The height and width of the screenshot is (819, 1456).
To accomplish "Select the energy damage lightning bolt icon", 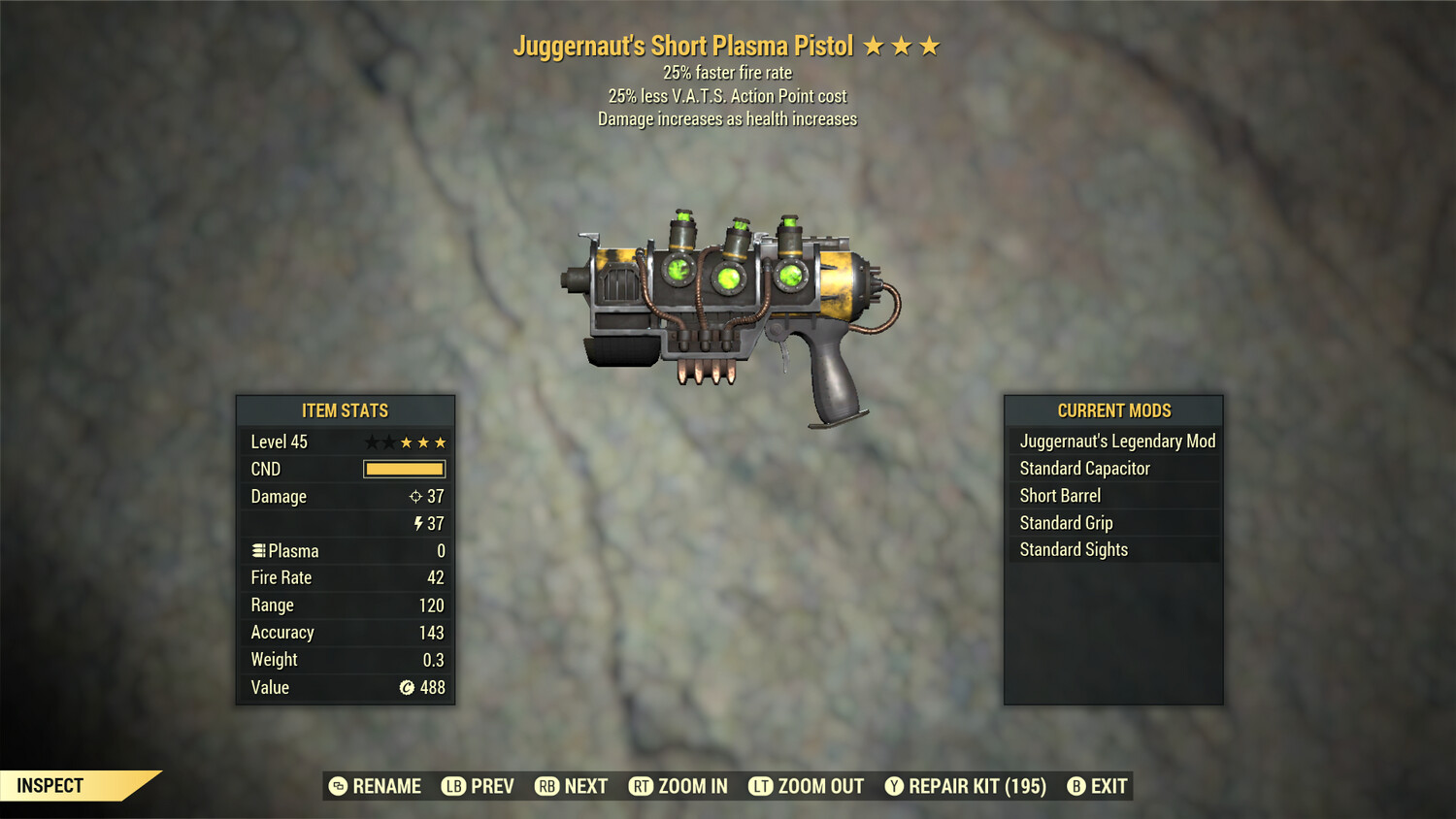I will [418, 523].
